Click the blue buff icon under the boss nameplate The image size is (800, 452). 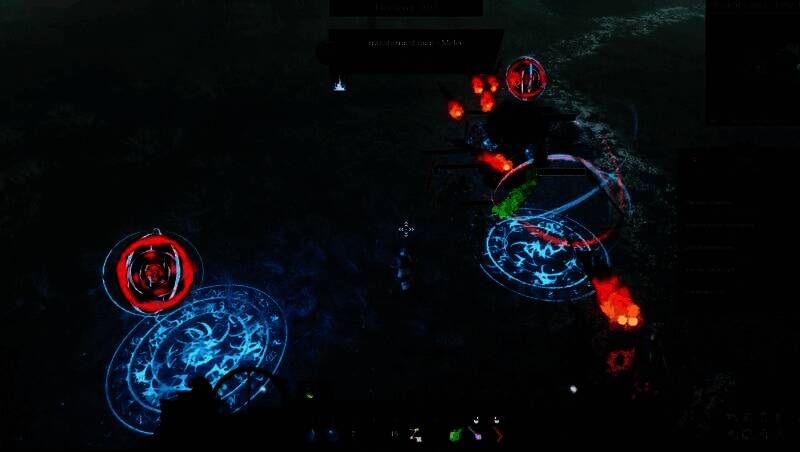(339, 85)
